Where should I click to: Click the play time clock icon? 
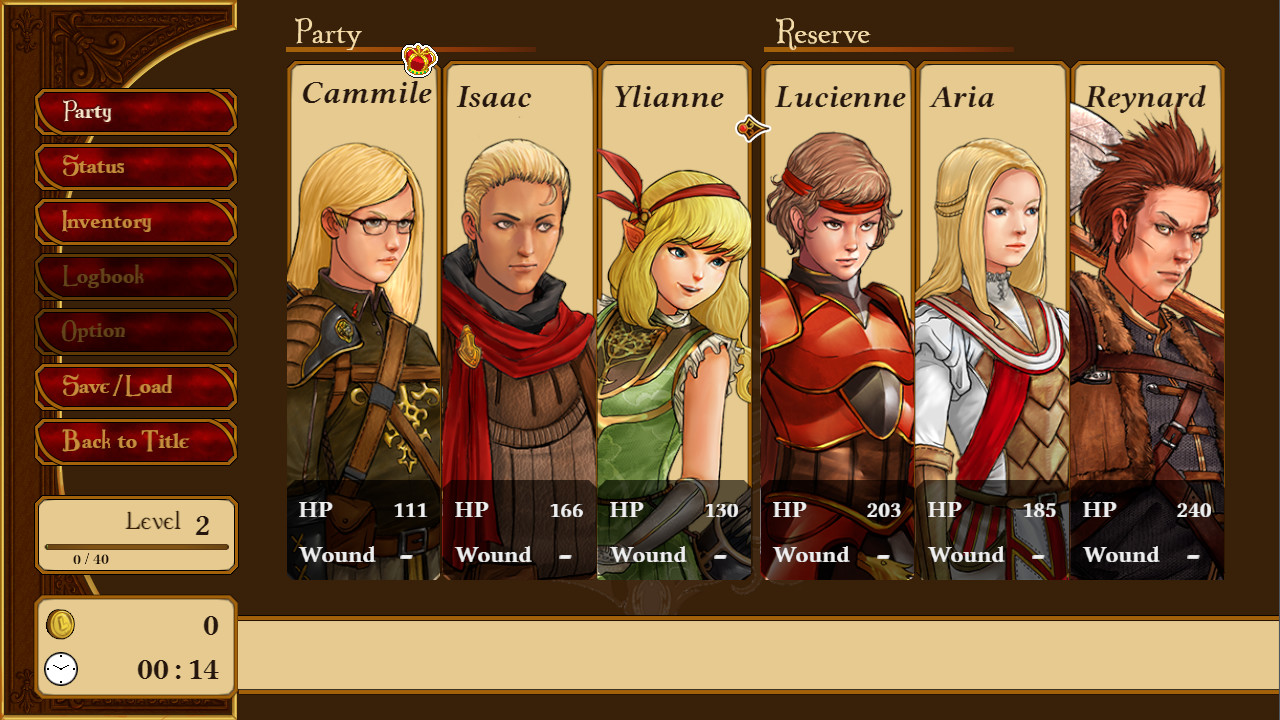click(60, 670)
